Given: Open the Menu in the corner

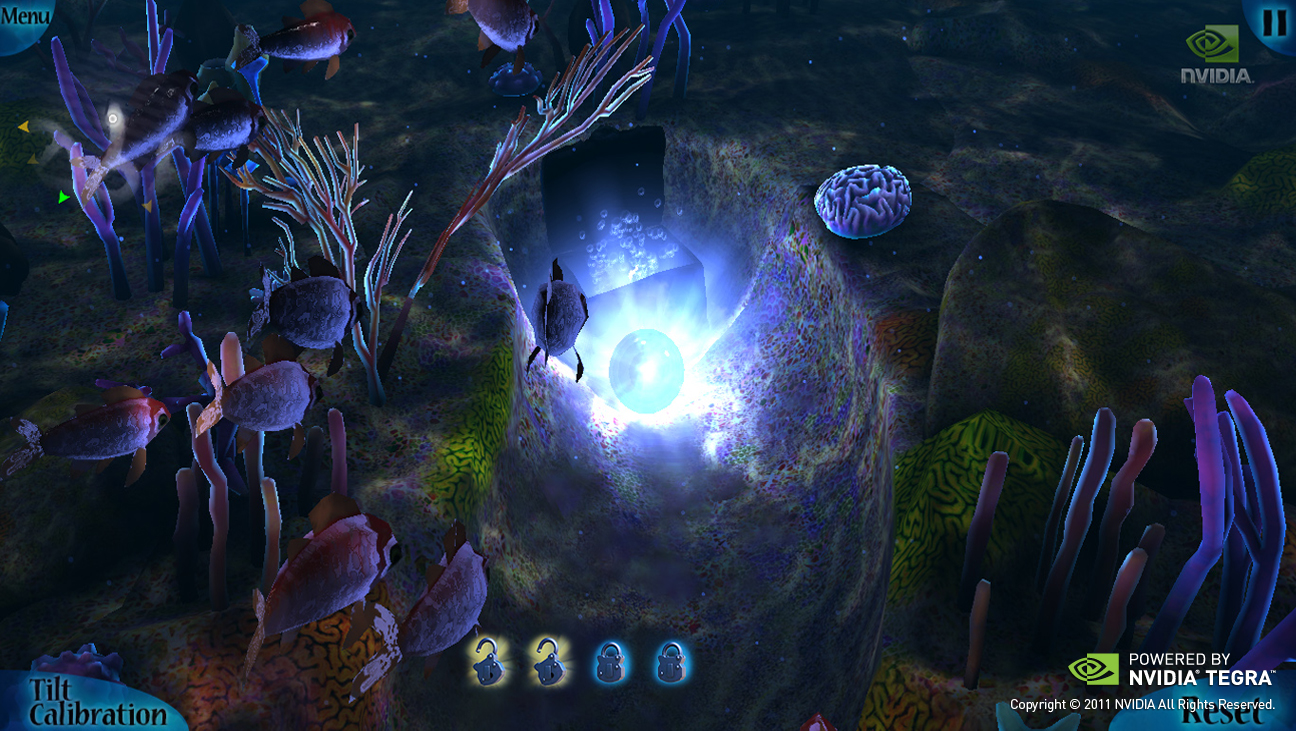Looking at the screenshot, I should [x=24, y=17].
